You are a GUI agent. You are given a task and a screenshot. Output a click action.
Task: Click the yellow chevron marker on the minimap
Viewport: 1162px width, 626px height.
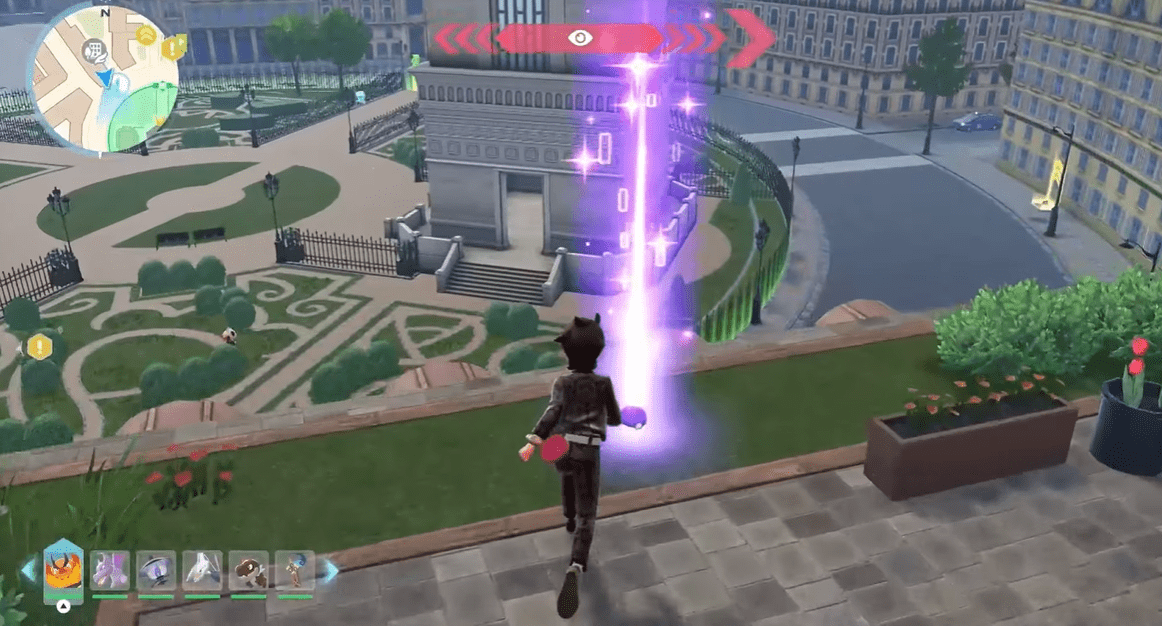pyautogui.click(x=147, y=37)
